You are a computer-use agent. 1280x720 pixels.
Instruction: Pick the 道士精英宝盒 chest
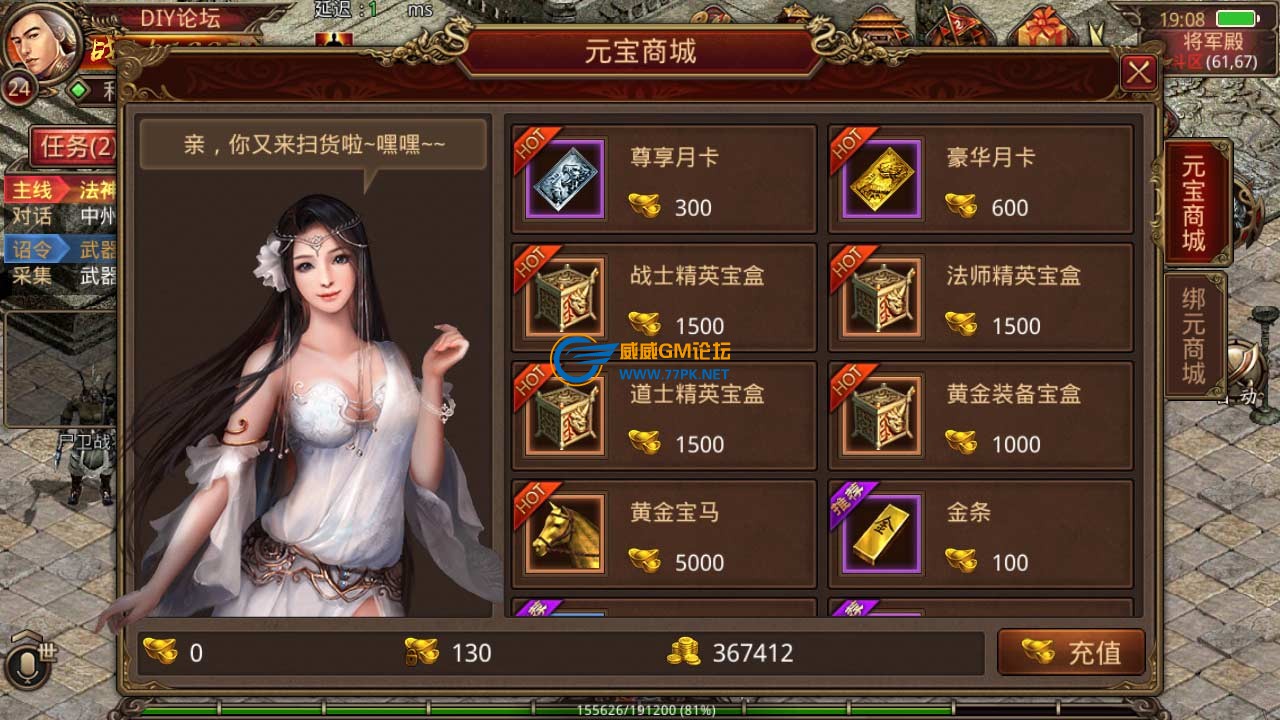tap(663, 416)
